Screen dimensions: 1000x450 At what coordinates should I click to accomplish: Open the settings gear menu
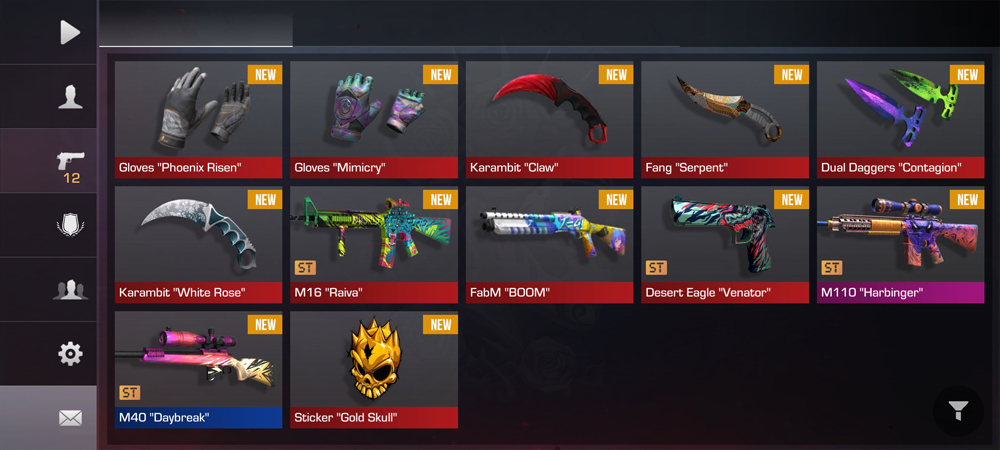[69, 353]
